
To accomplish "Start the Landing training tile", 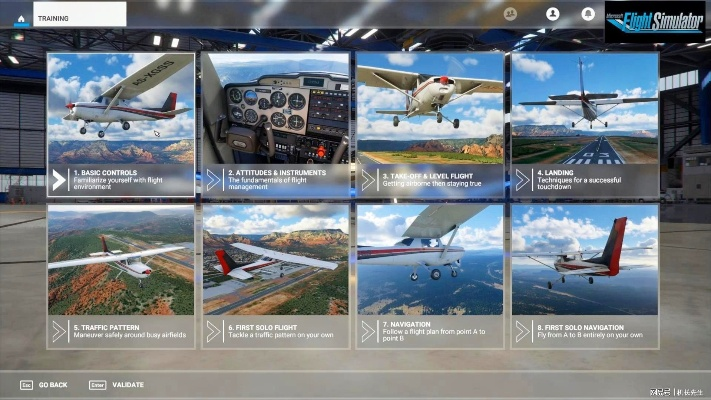I will coord(584,123).
